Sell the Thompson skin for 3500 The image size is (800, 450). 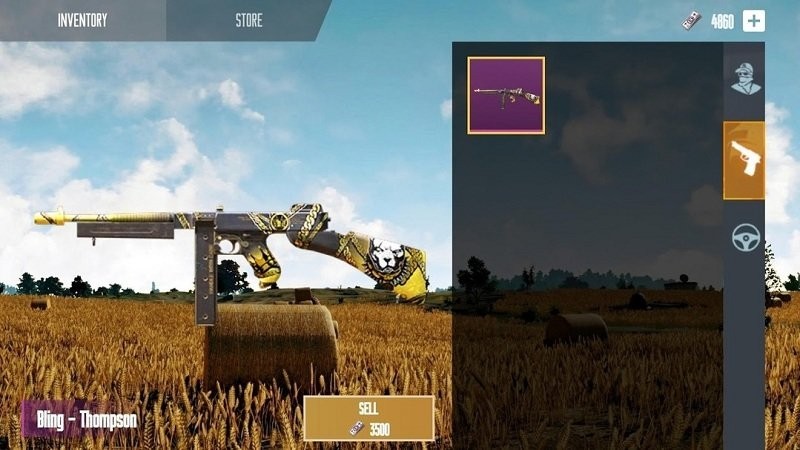click(368, 419)
